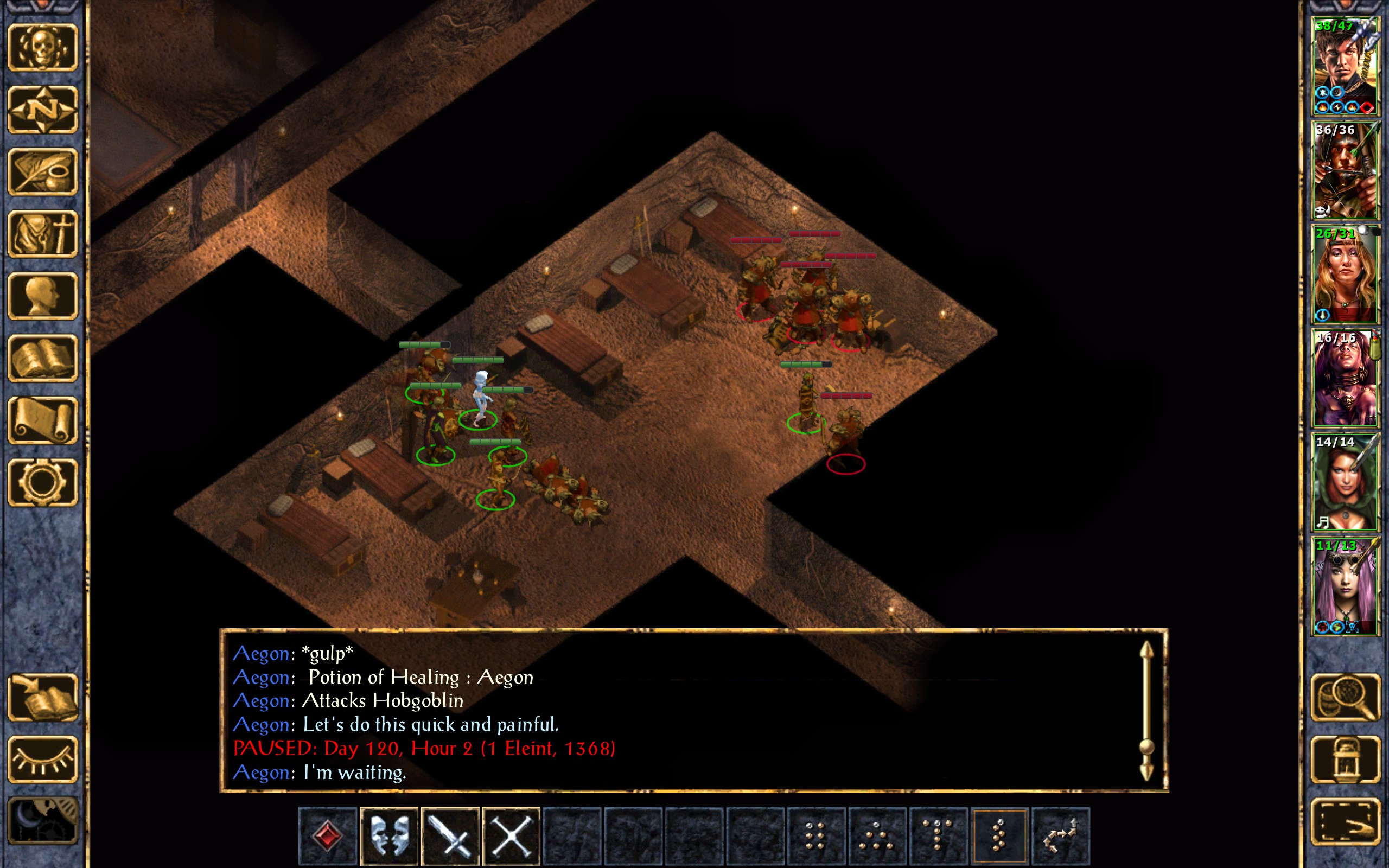Activate the red gem guard button
This screenshot has width=1389, height=868.
328,836
